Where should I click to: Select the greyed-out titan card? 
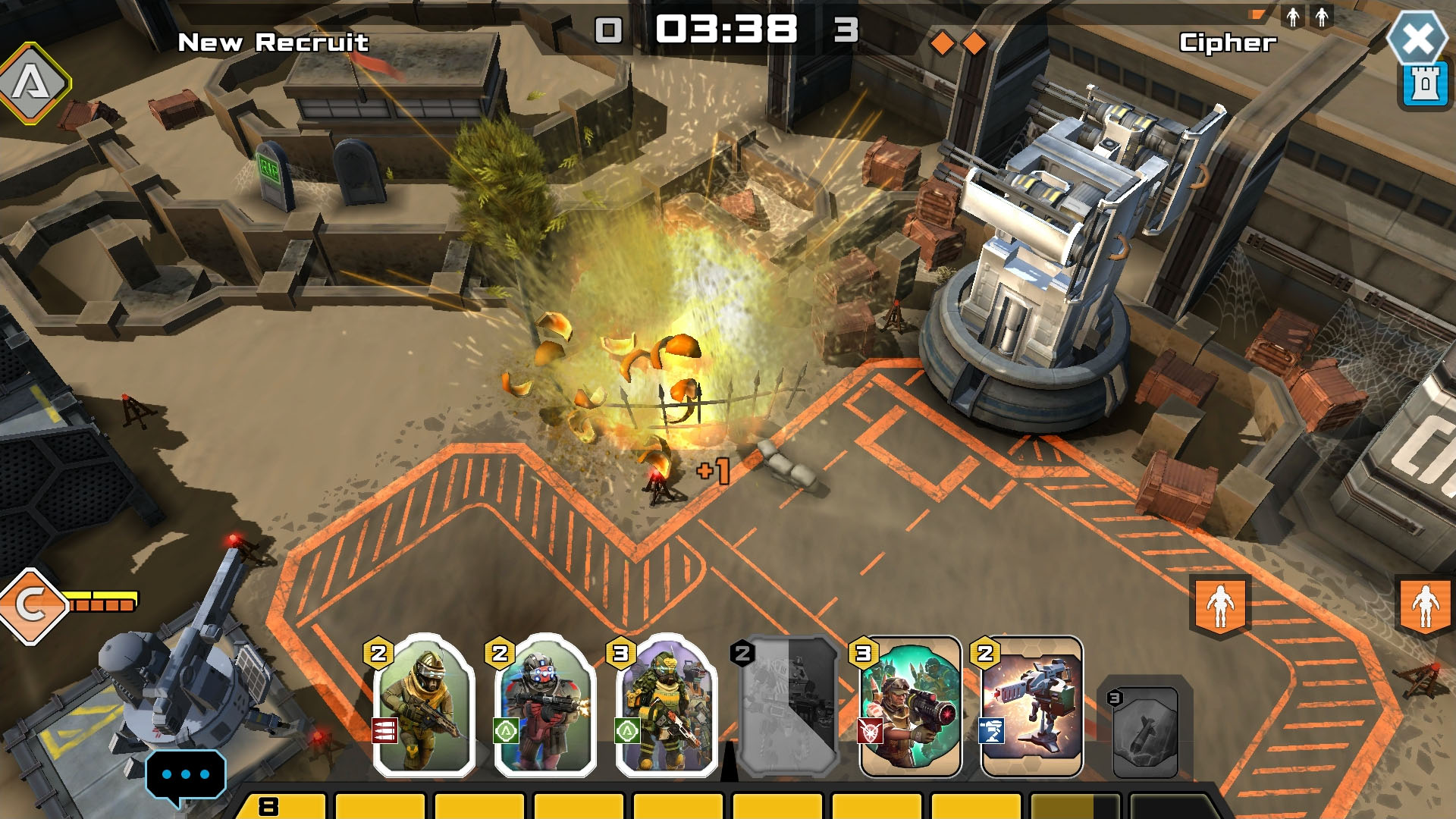tap(789, 707)
